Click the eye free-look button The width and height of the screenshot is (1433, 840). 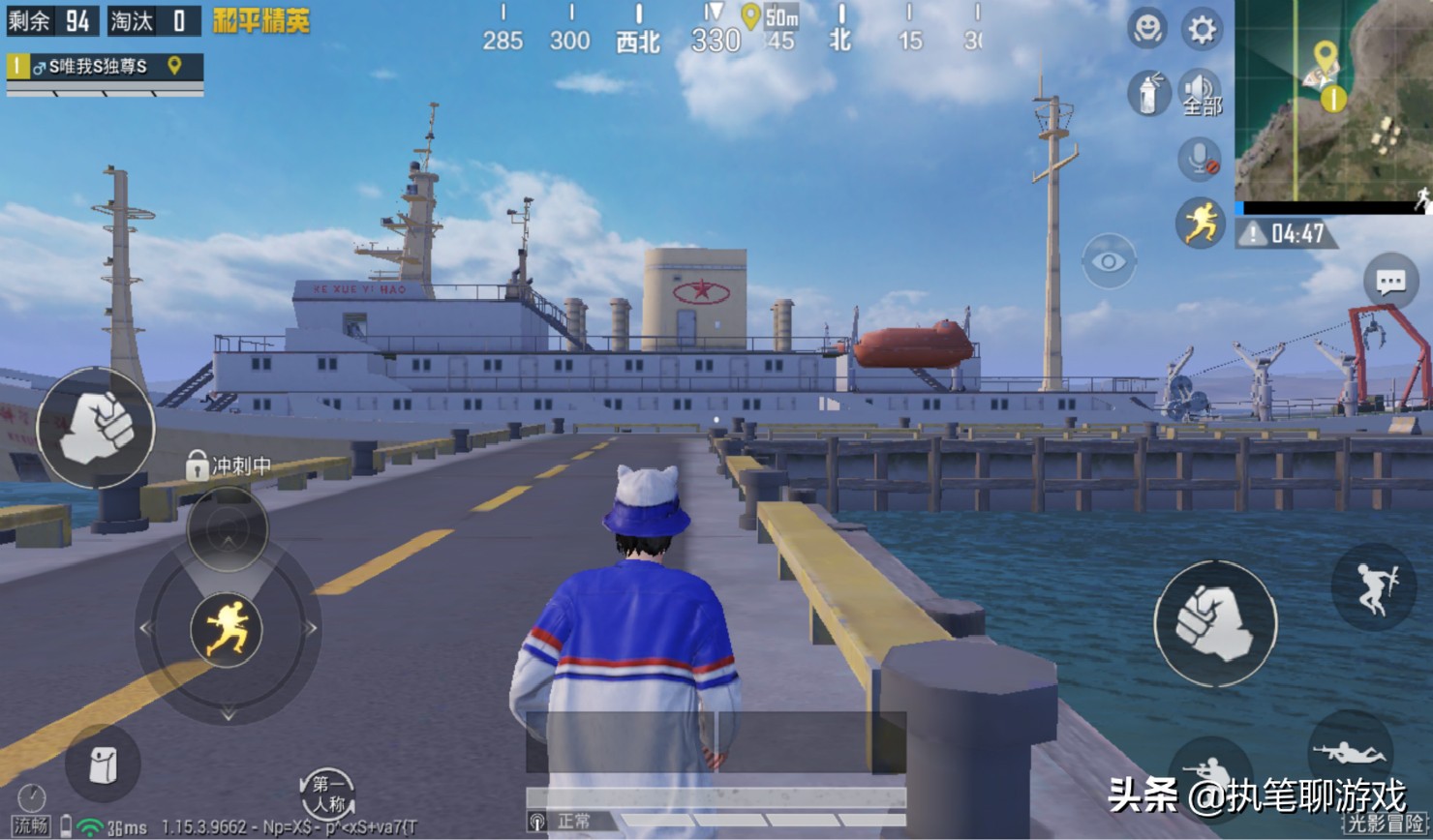(x=1109, y=261)
